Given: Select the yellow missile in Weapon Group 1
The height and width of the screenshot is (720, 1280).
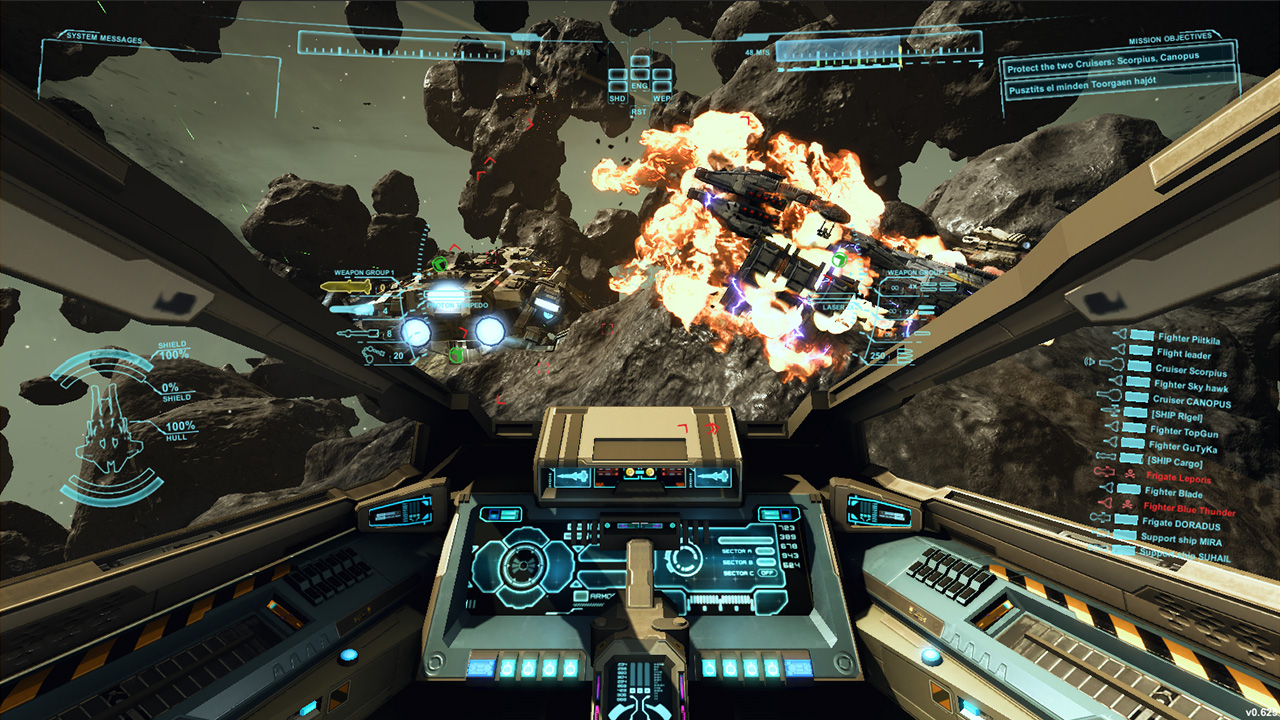Looking at the screenshot, I should coord(350,287).
